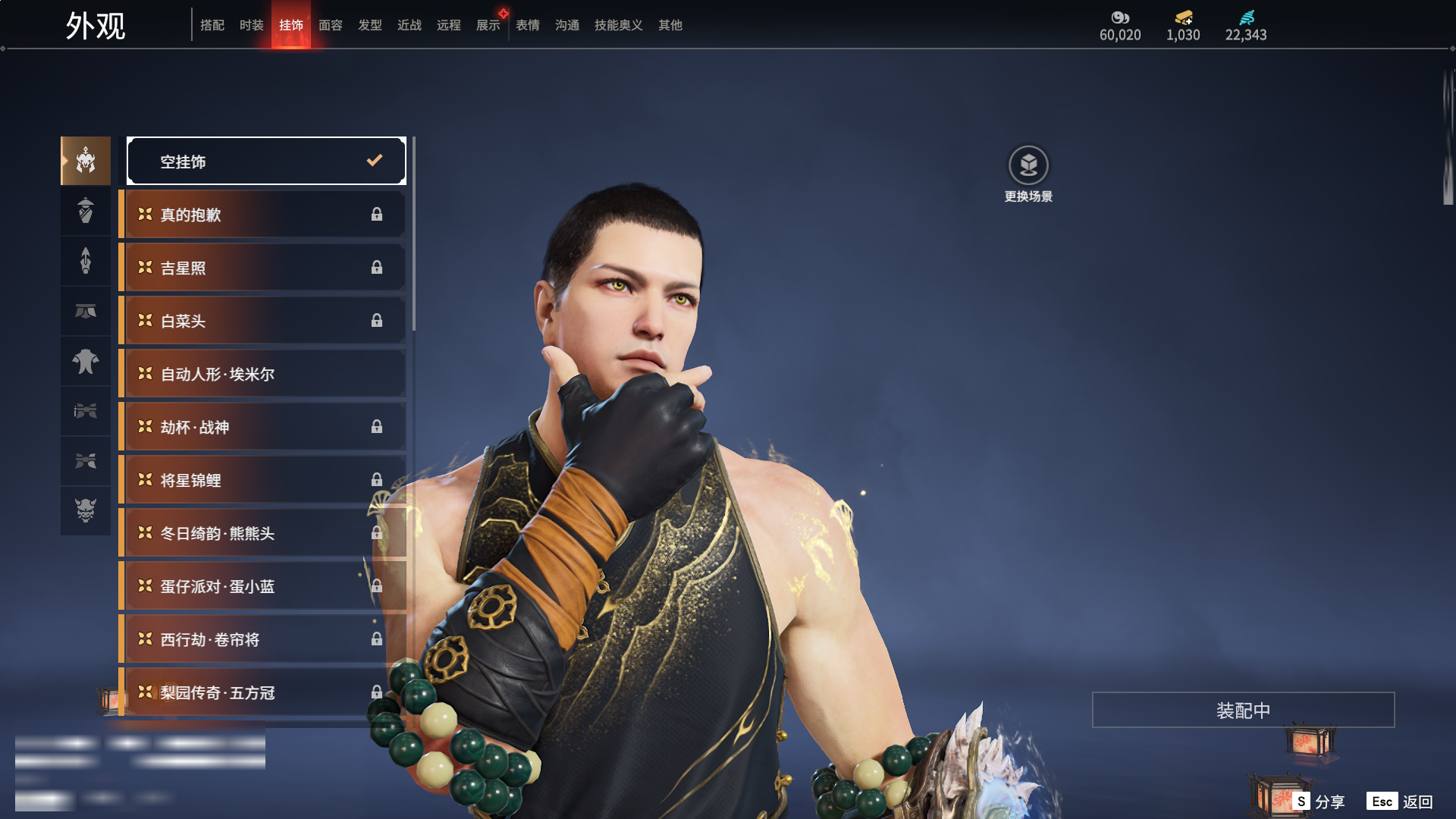Viewport: 1456px width, 819px height.
Task: Select the 空挂饰 entry
Action: (266, 161)
